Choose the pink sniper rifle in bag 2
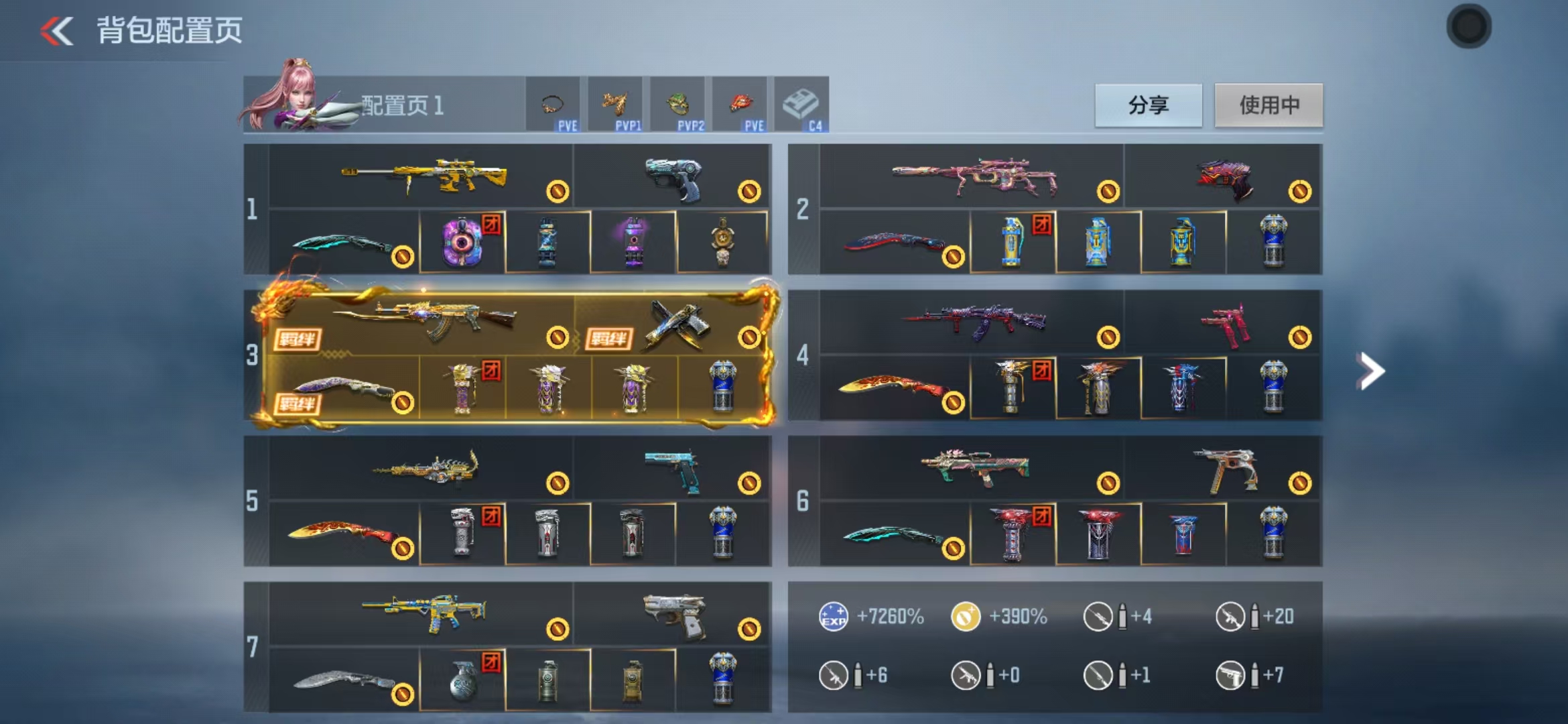Viewport: 1568px width, 724px height. coord(974,176)
